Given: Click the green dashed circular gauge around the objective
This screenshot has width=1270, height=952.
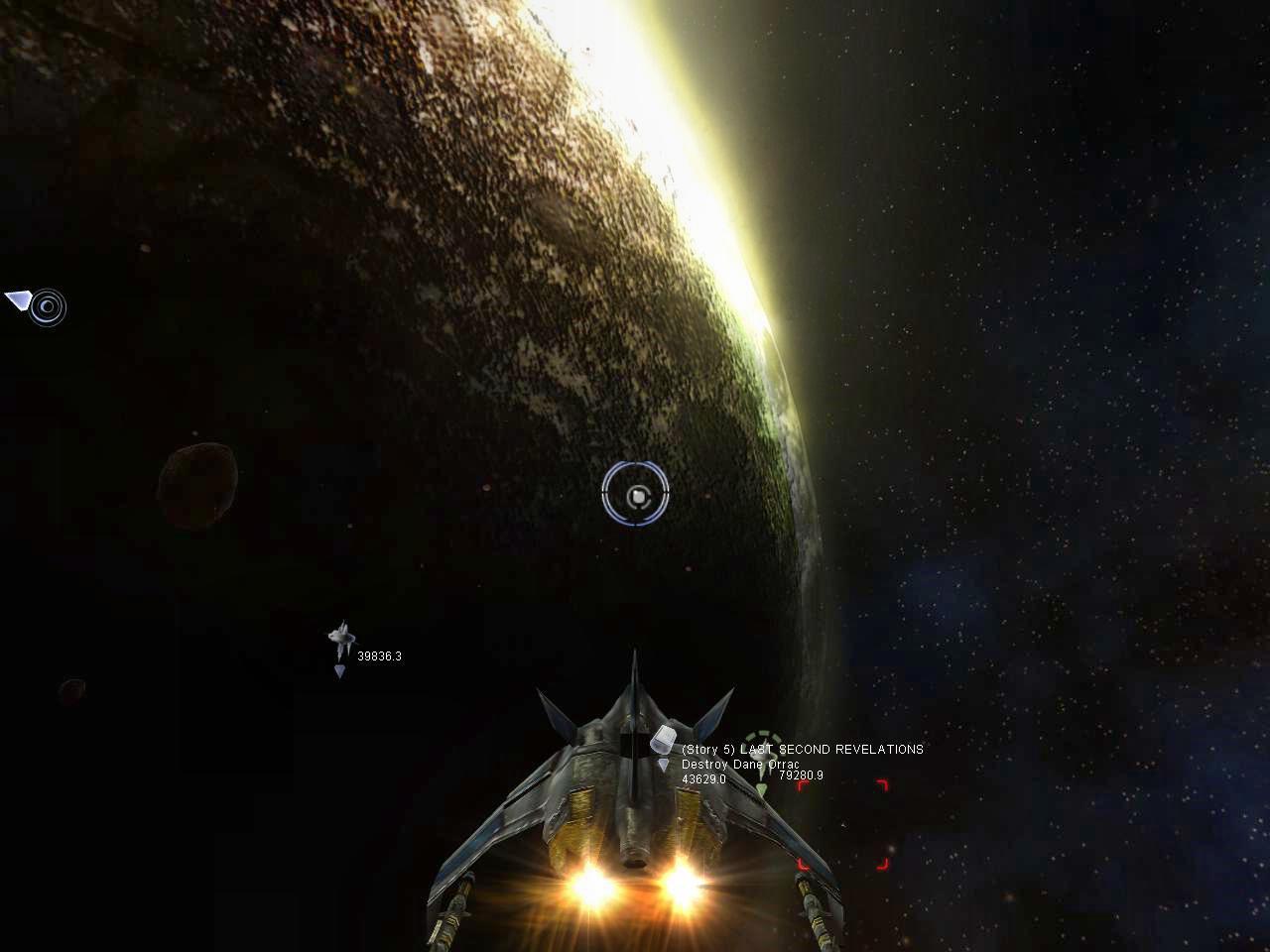Looking at the screenshot, I should (762, 736).
